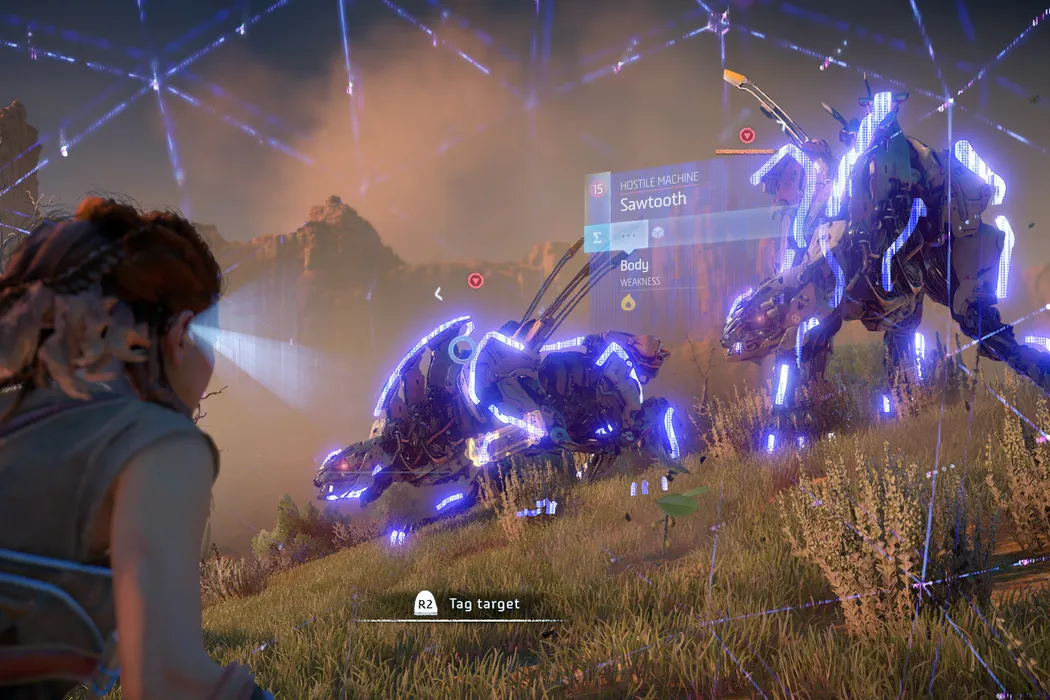
Task: Click the red enemy marker above the standing Sawtooth
Action: [x=746, y=135]
